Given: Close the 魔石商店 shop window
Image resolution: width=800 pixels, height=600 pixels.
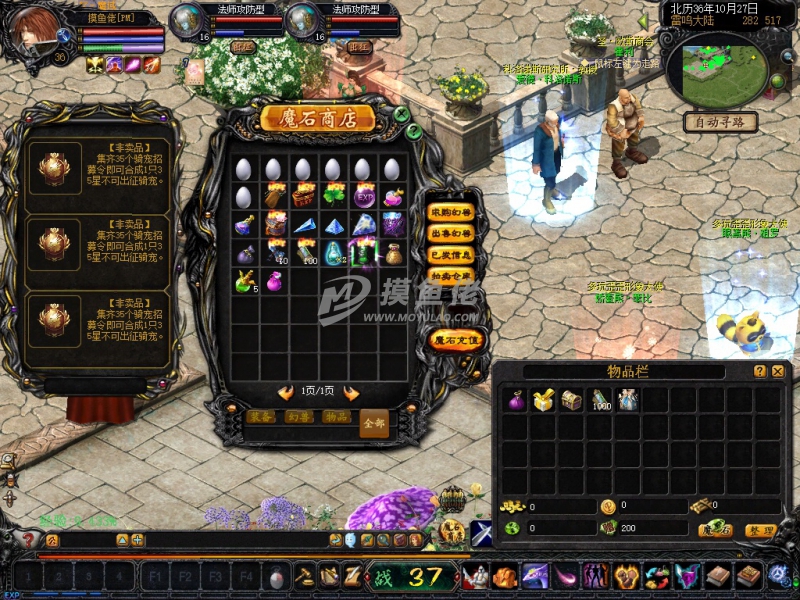Looking at the screenshot, I should [401, 114].
